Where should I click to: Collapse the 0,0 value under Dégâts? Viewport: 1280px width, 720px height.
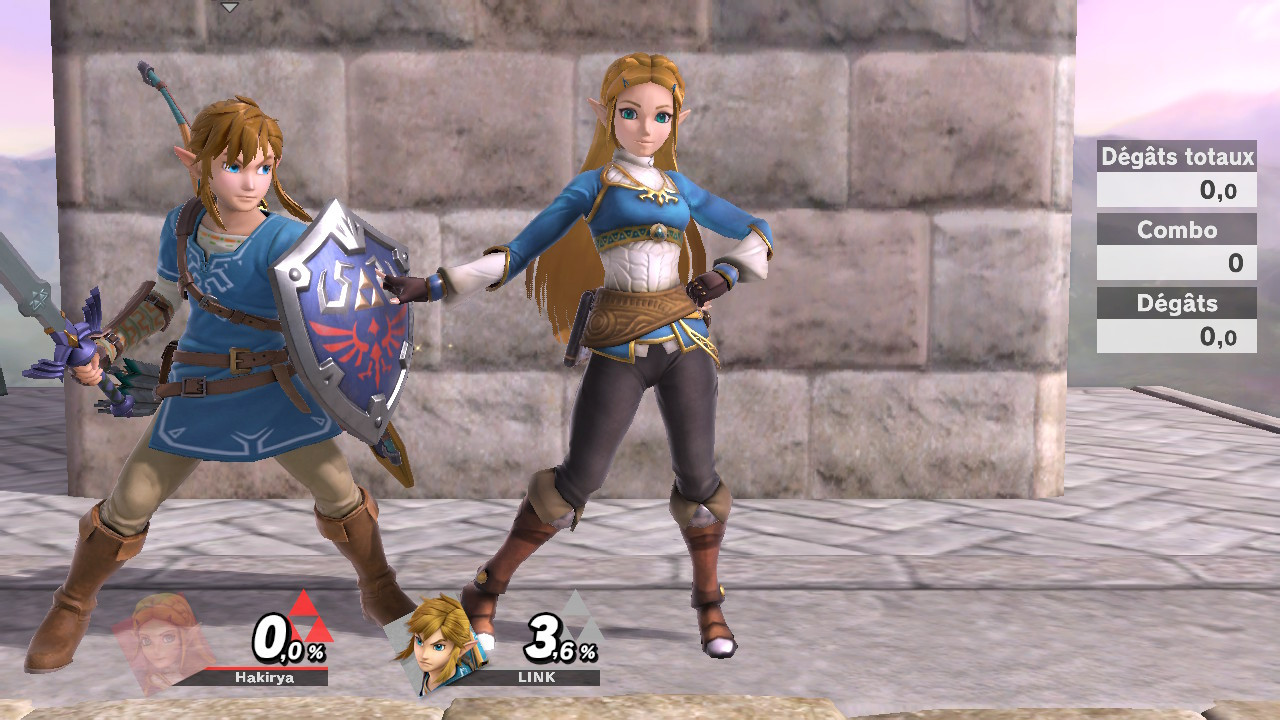click(x=1176, y=336)
